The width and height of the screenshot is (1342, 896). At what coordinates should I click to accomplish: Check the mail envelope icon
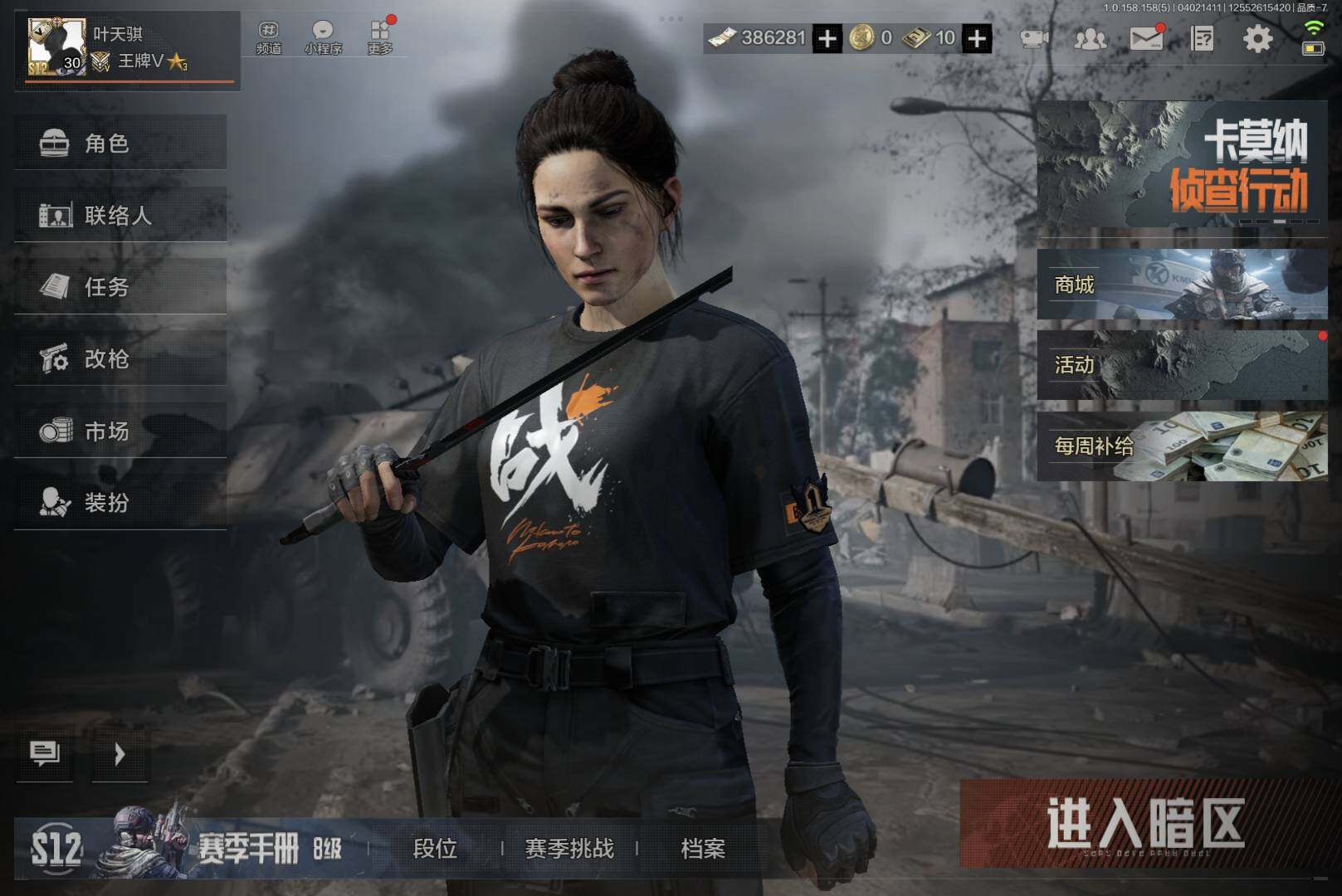[x=1146, y=38]
